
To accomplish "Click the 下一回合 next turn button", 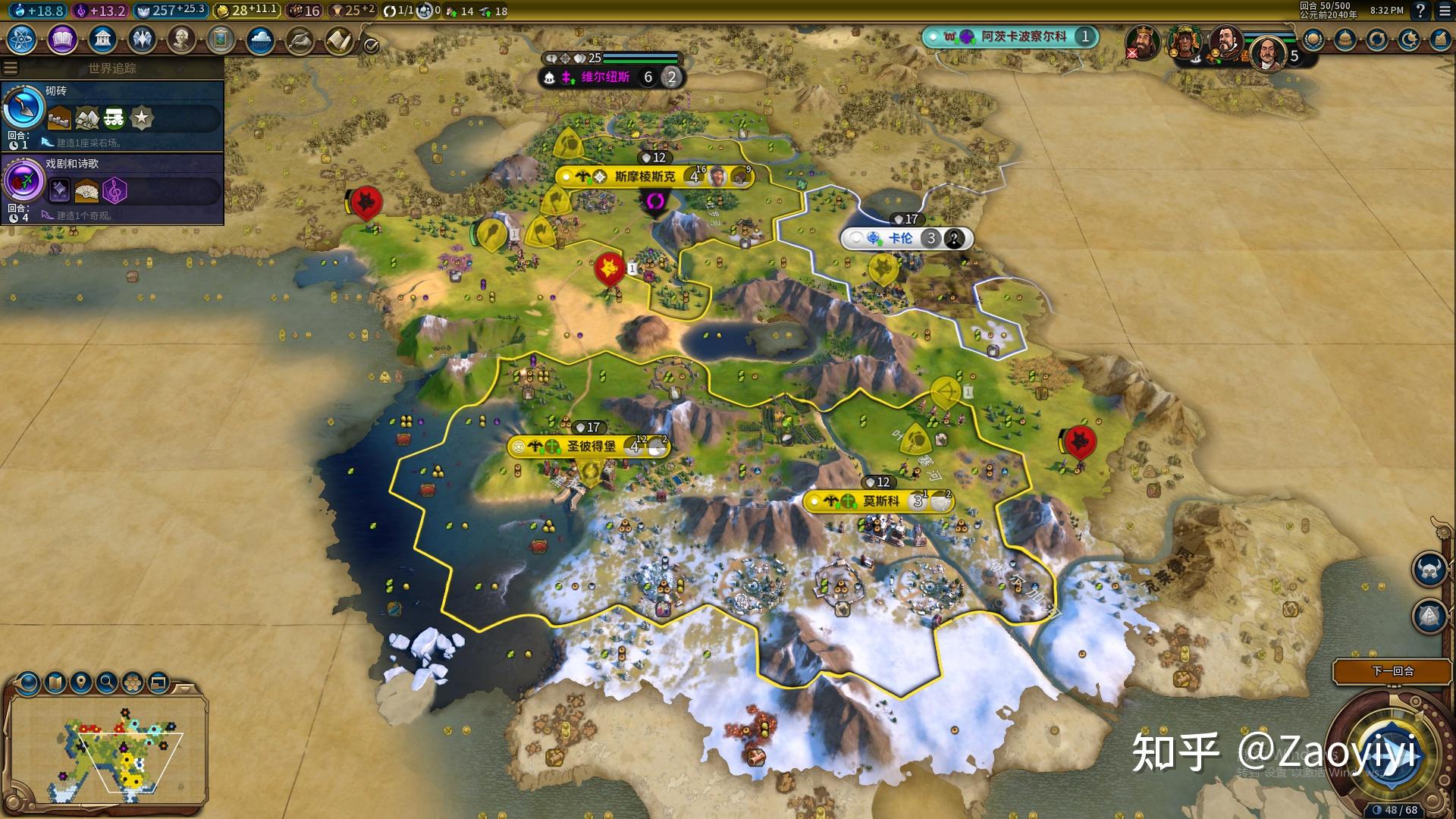I will coord(1392,671).
